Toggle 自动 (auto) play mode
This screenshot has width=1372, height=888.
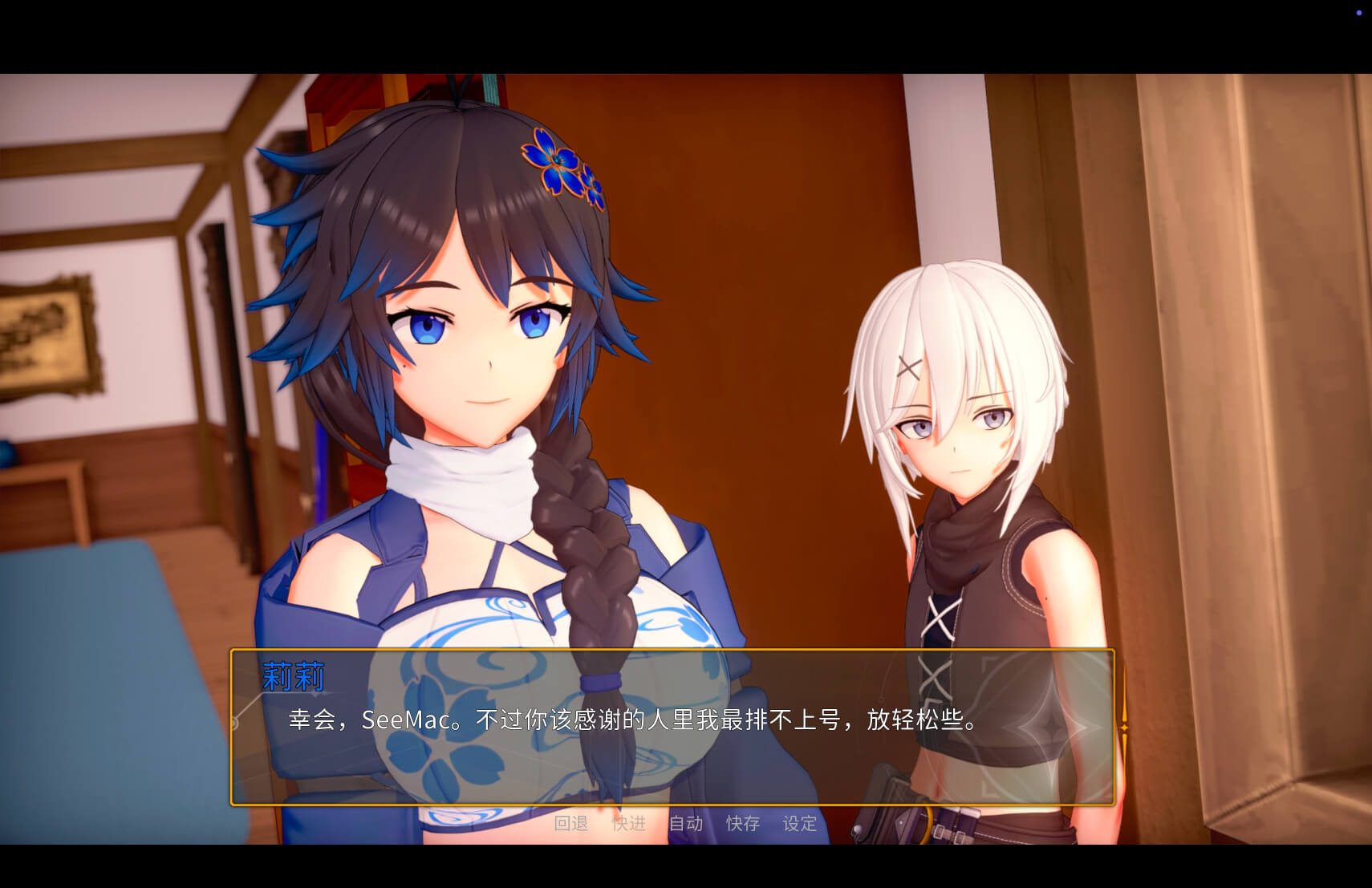pyautogui.click(x=686, y=823)
